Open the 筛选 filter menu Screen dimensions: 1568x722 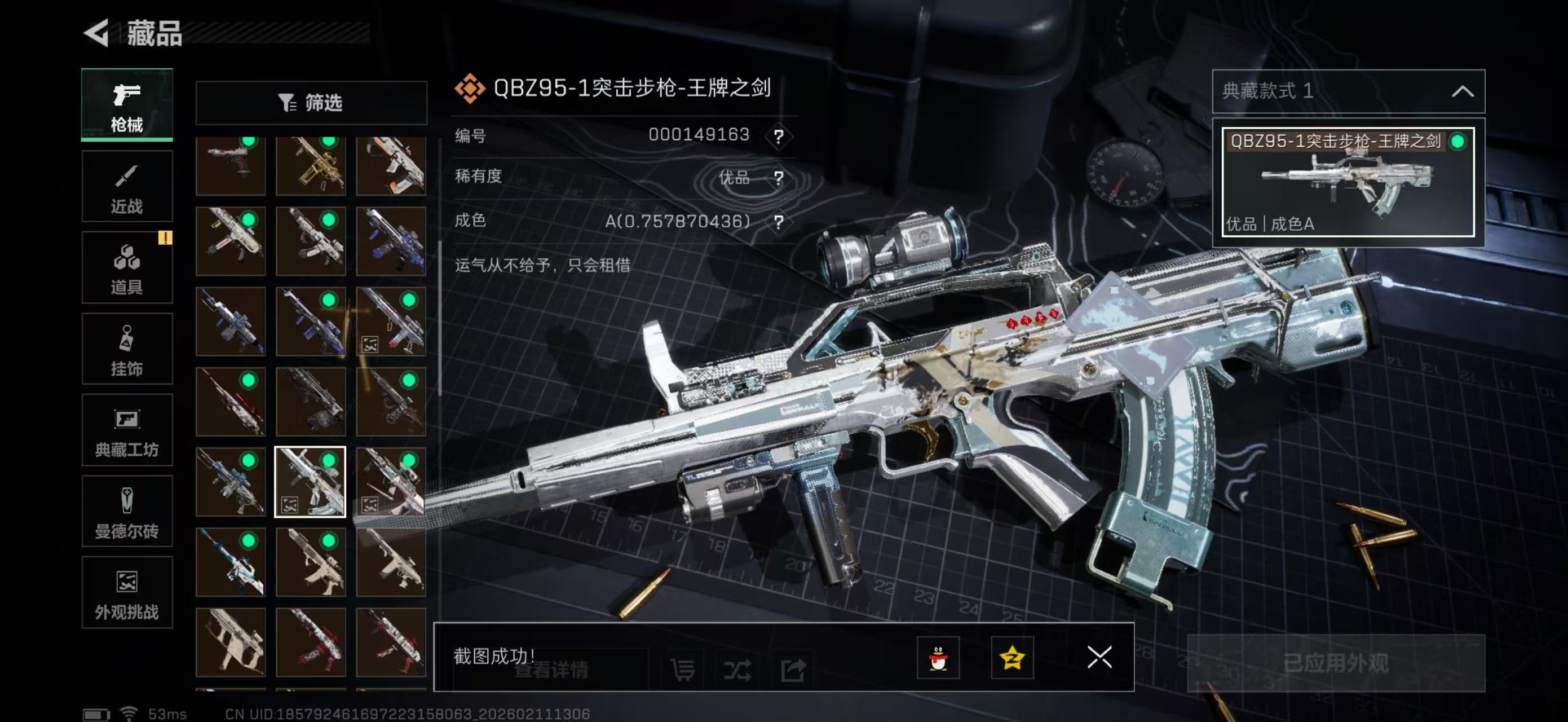point(312,103)
